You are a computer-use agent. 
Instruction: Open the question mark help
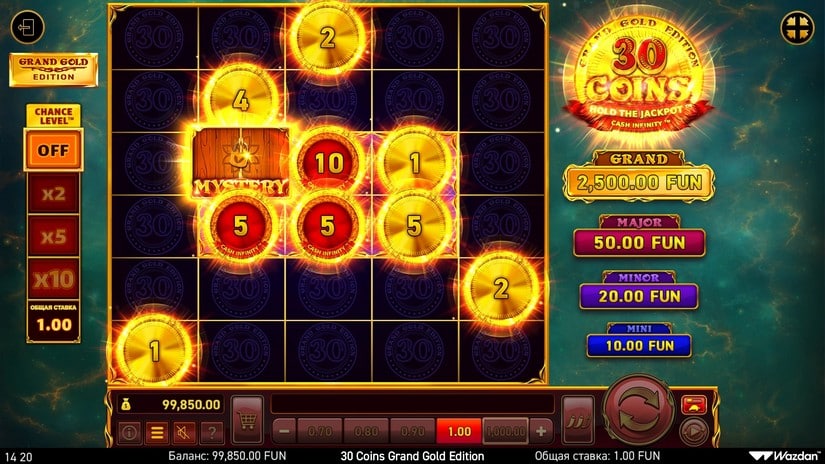210,432
